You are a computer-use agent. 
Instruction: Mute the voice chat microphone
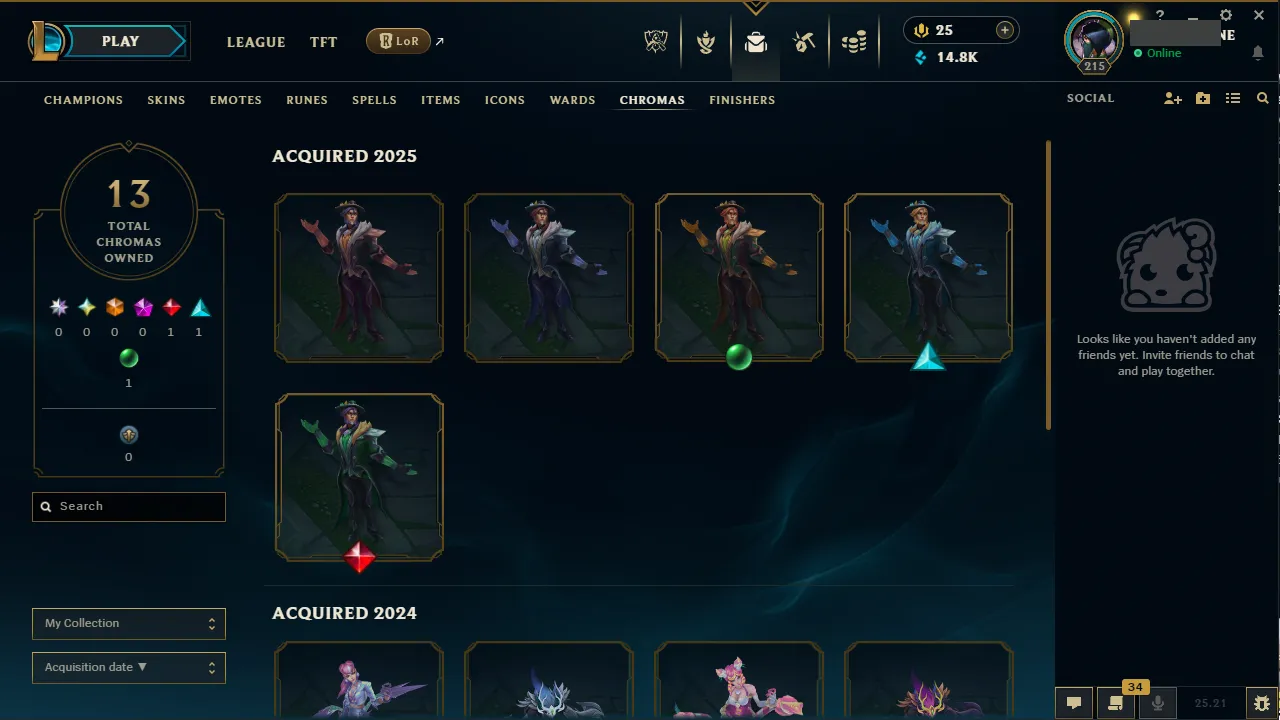(1157, 703)
